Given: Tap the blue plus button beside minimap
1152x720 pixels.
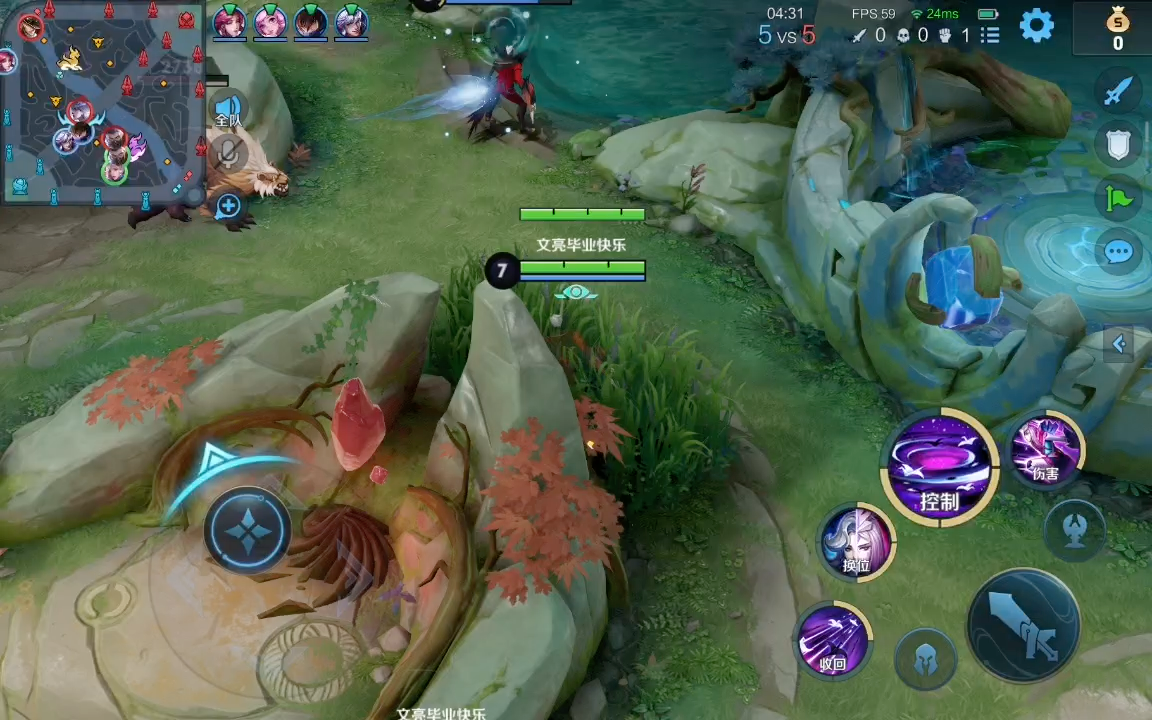Looking at the screenshot, I should pyautogui.click(x=228, y=206).
